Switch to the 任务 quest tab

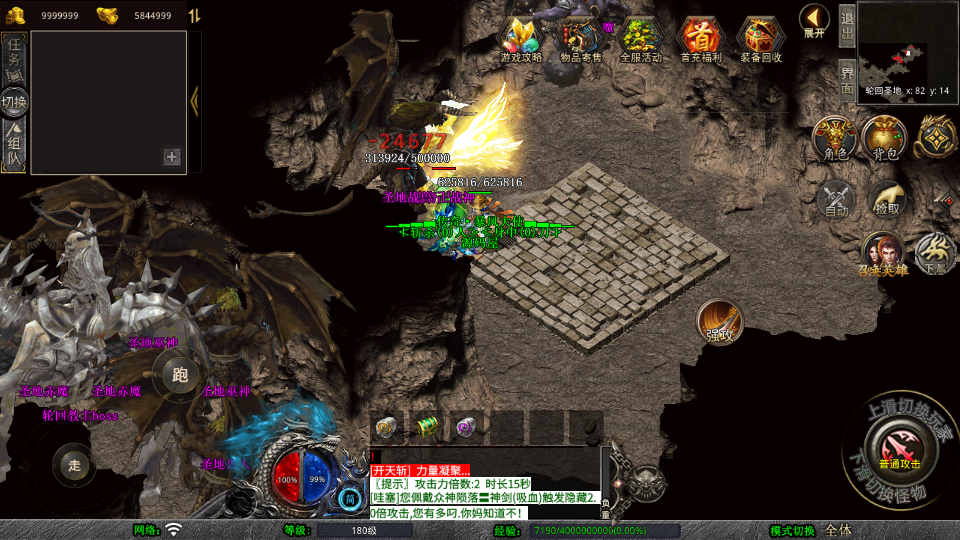point(15,58)
